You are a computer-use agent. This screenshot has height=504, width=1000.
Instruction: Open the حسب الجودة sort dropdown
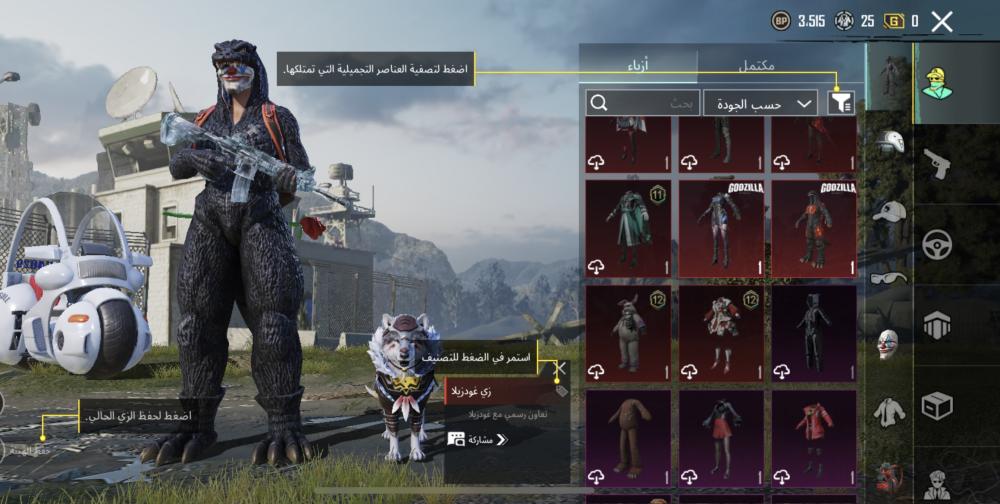click(761, 102)
